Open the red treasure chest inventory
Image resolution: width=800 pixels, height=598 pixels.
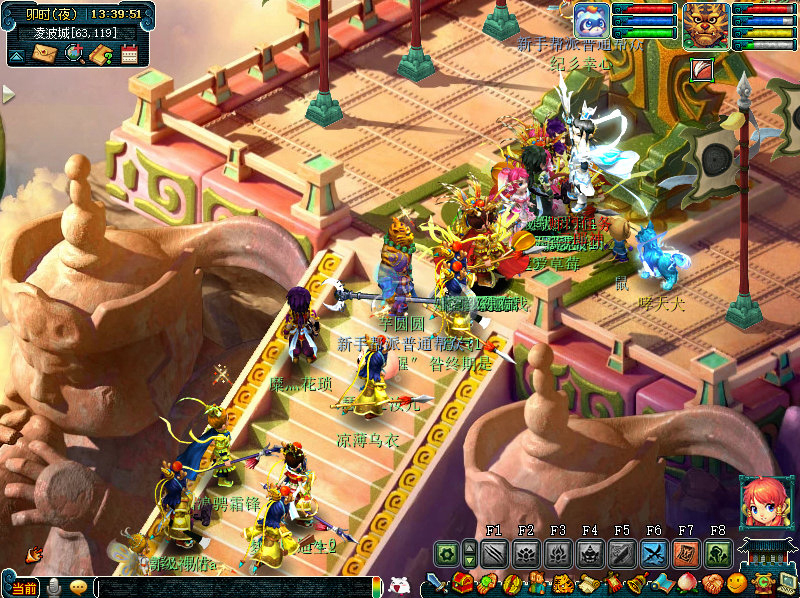pyautogui.click(x=462, y=583)
